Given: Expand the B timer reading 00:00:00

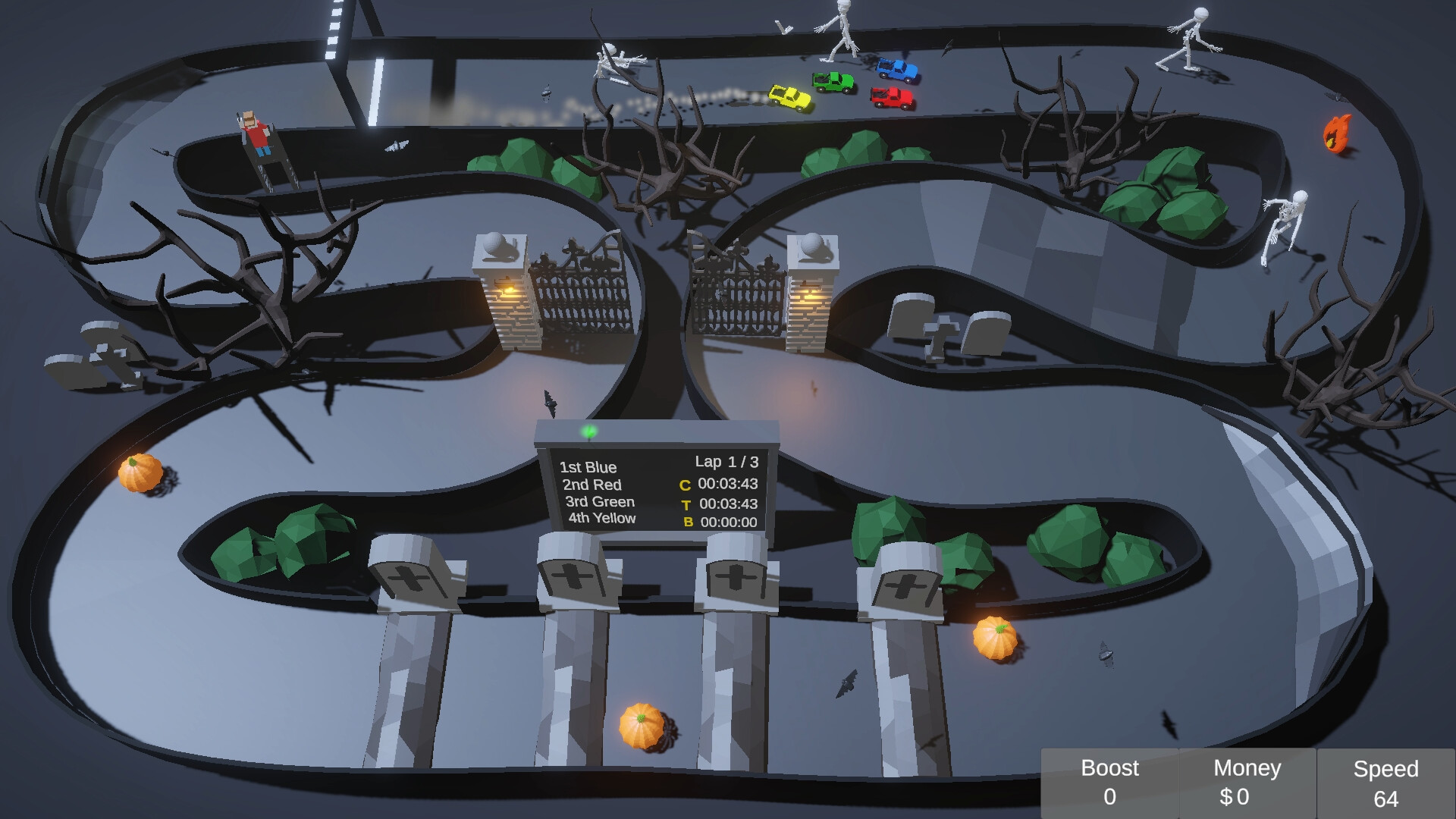Looking at the screenshot, I should pyautogui.click(x=719, y=521).
